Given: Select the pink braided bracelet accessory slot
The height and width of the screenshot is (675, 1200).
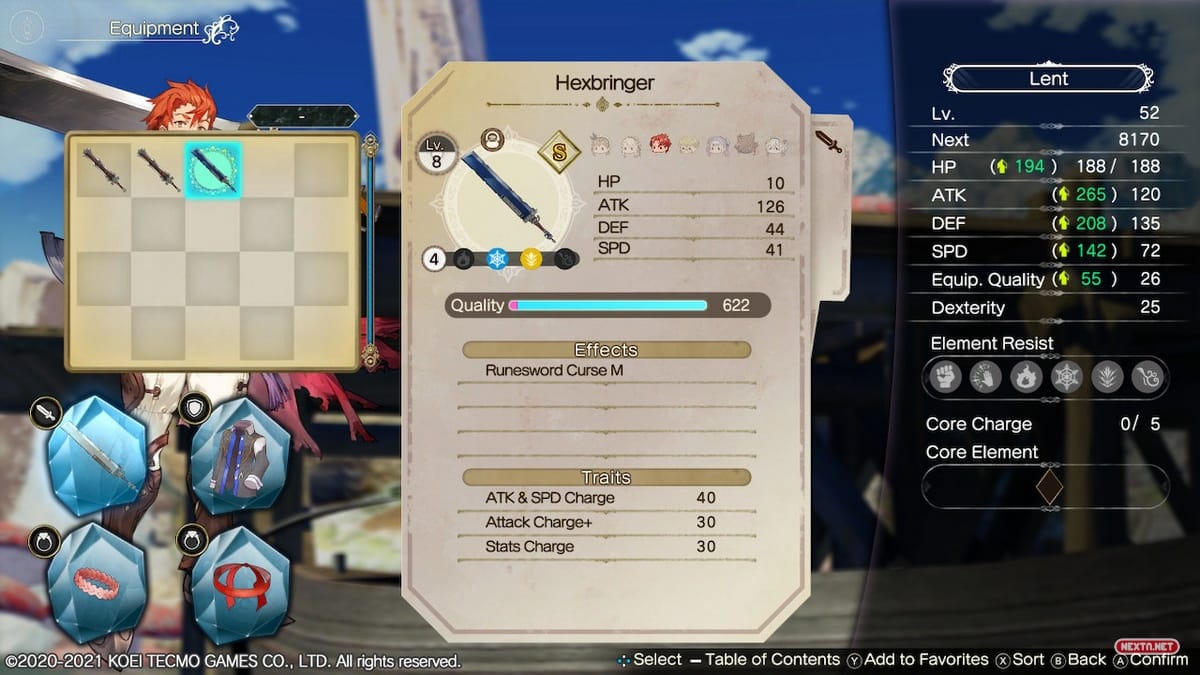Looking at the screenshot, I should (x=98, y=582).
